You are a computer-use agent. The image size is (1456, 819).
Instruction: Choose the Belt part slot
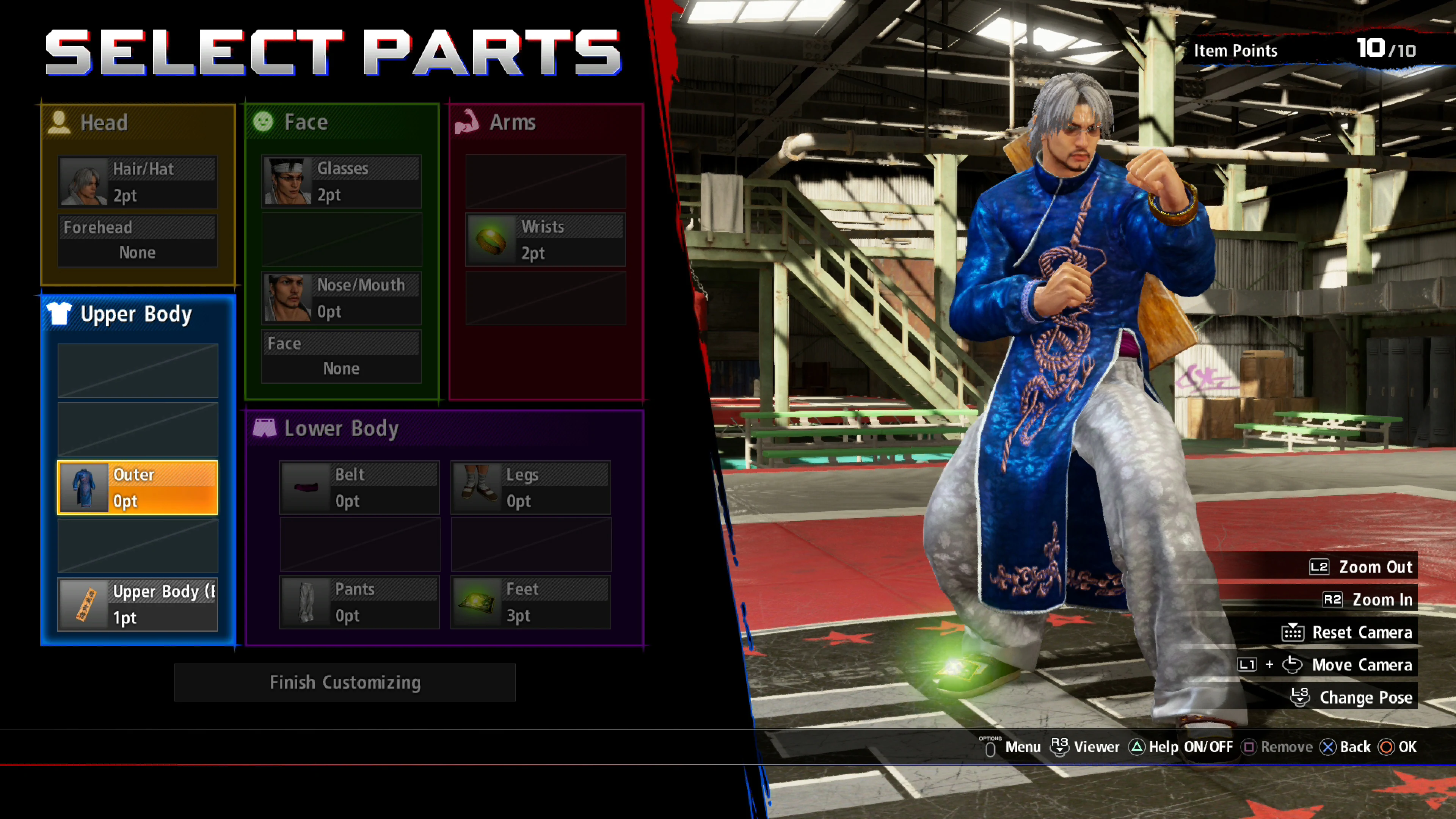click(x=359, y=488)
